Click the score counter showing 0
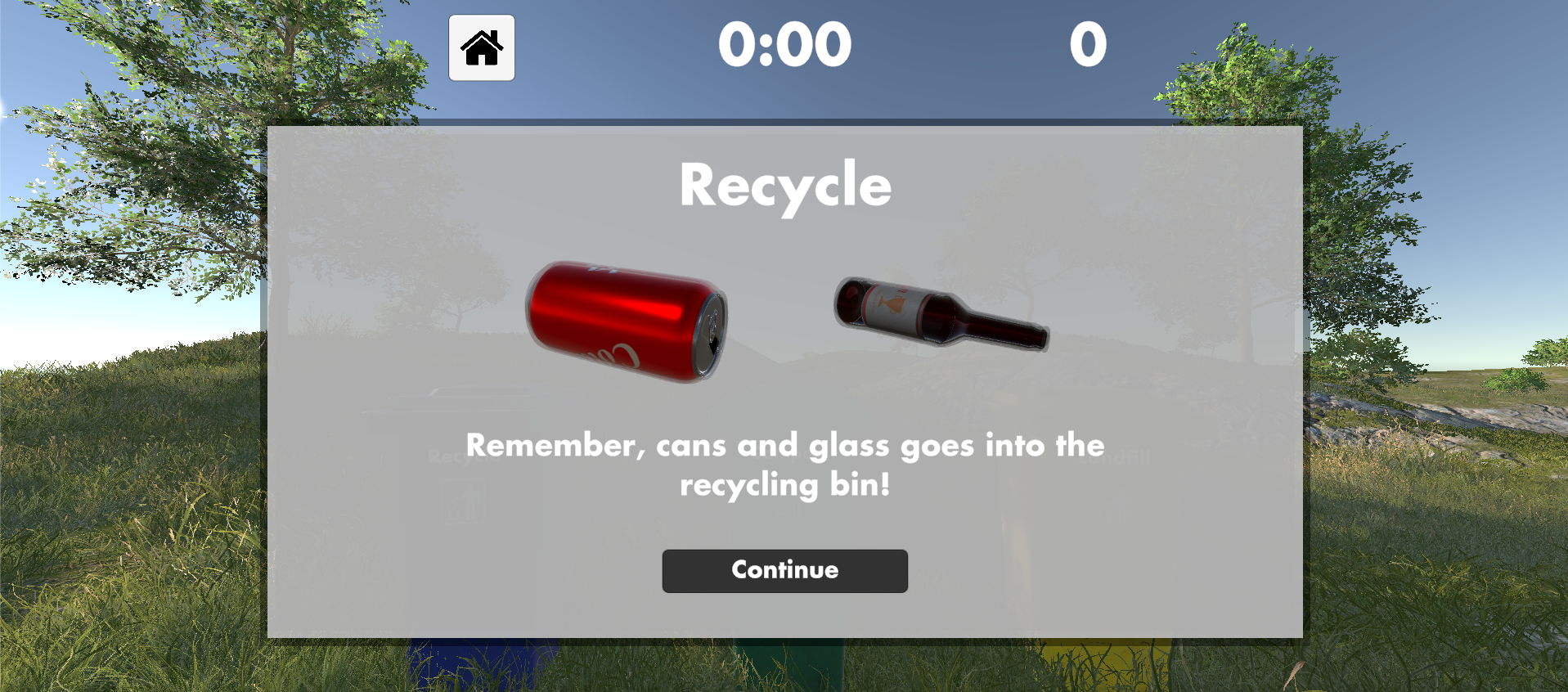 point(1088,45)
